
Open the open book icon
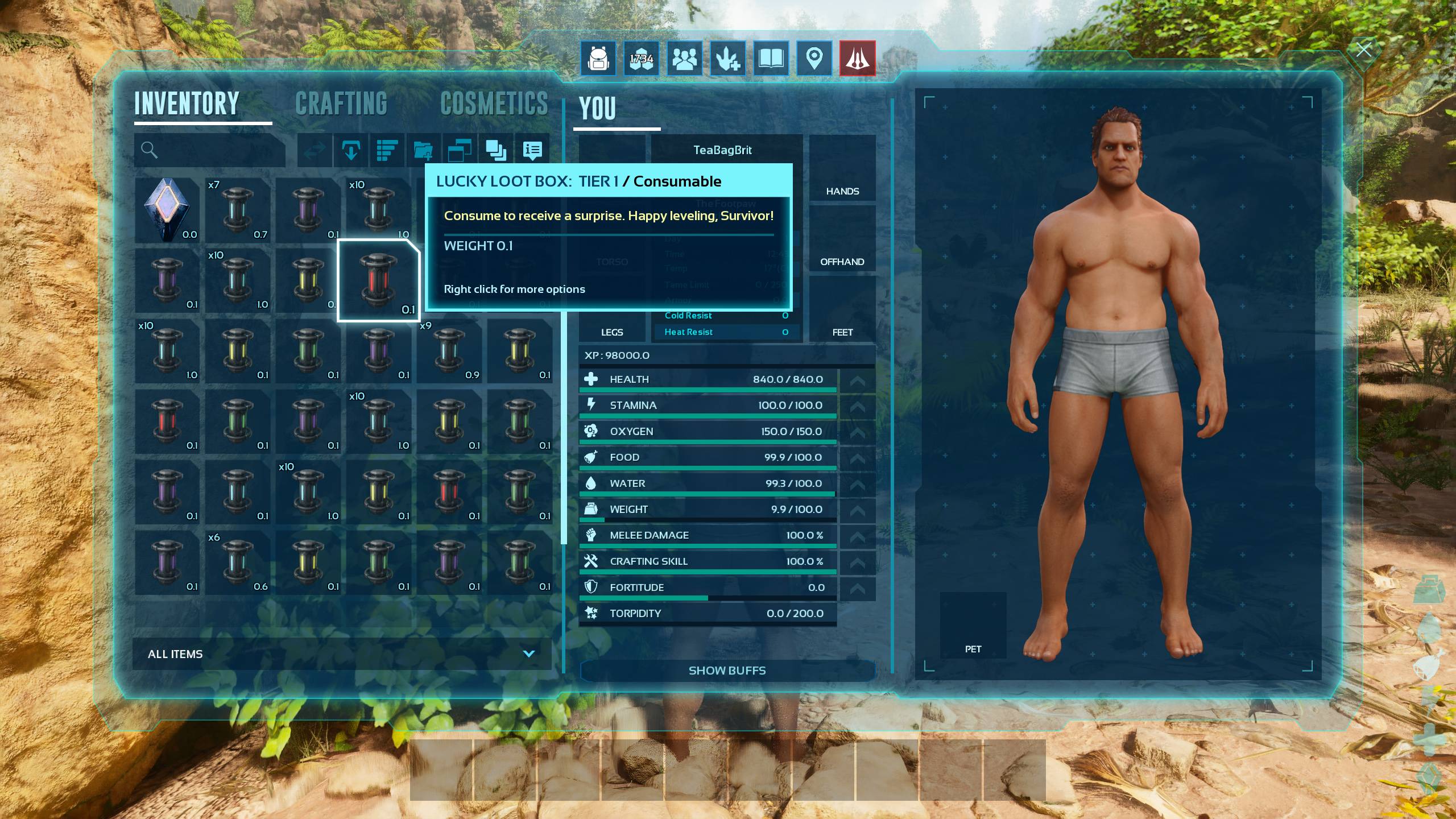[x=771, y=58]
